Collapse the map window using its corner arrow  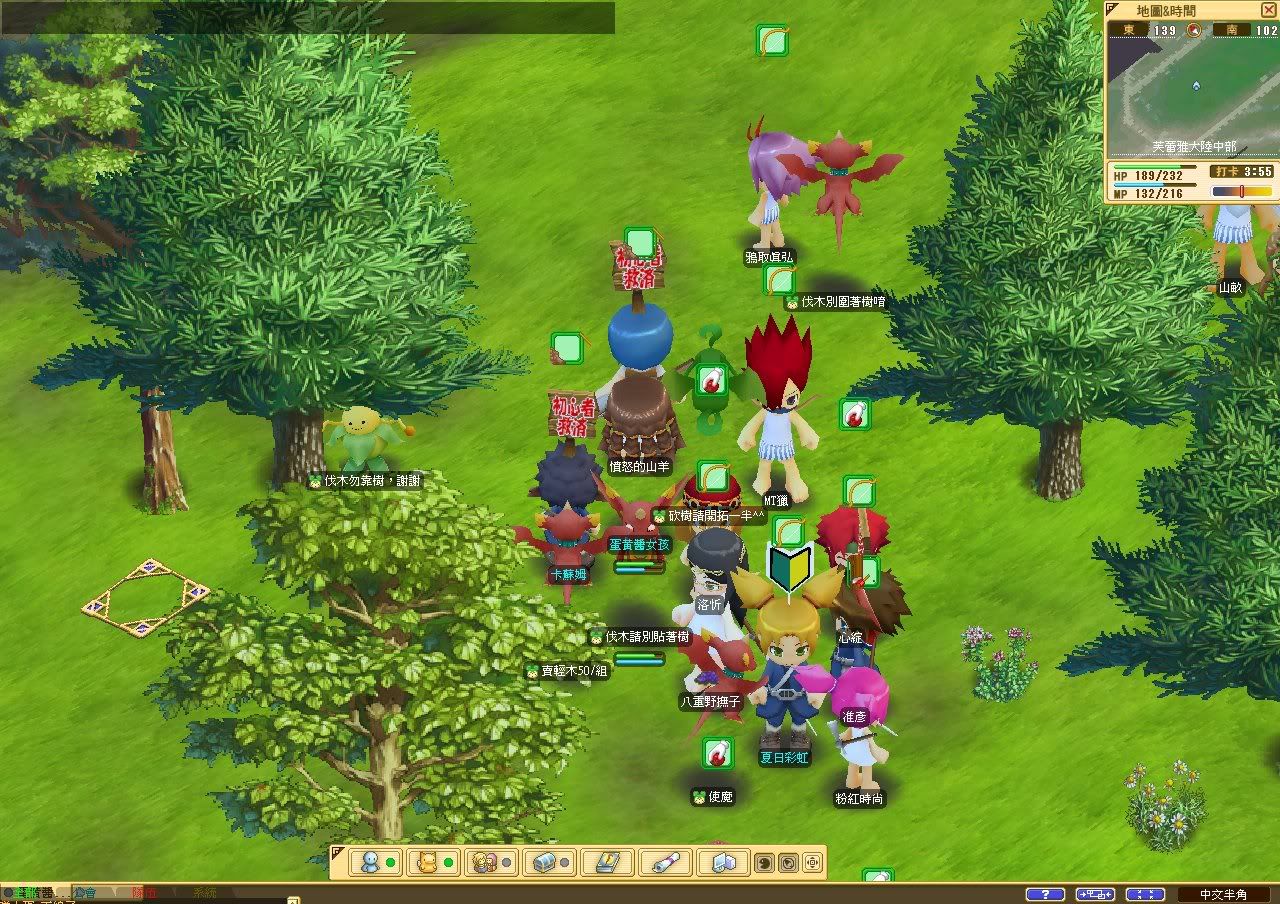[1112, 9]
